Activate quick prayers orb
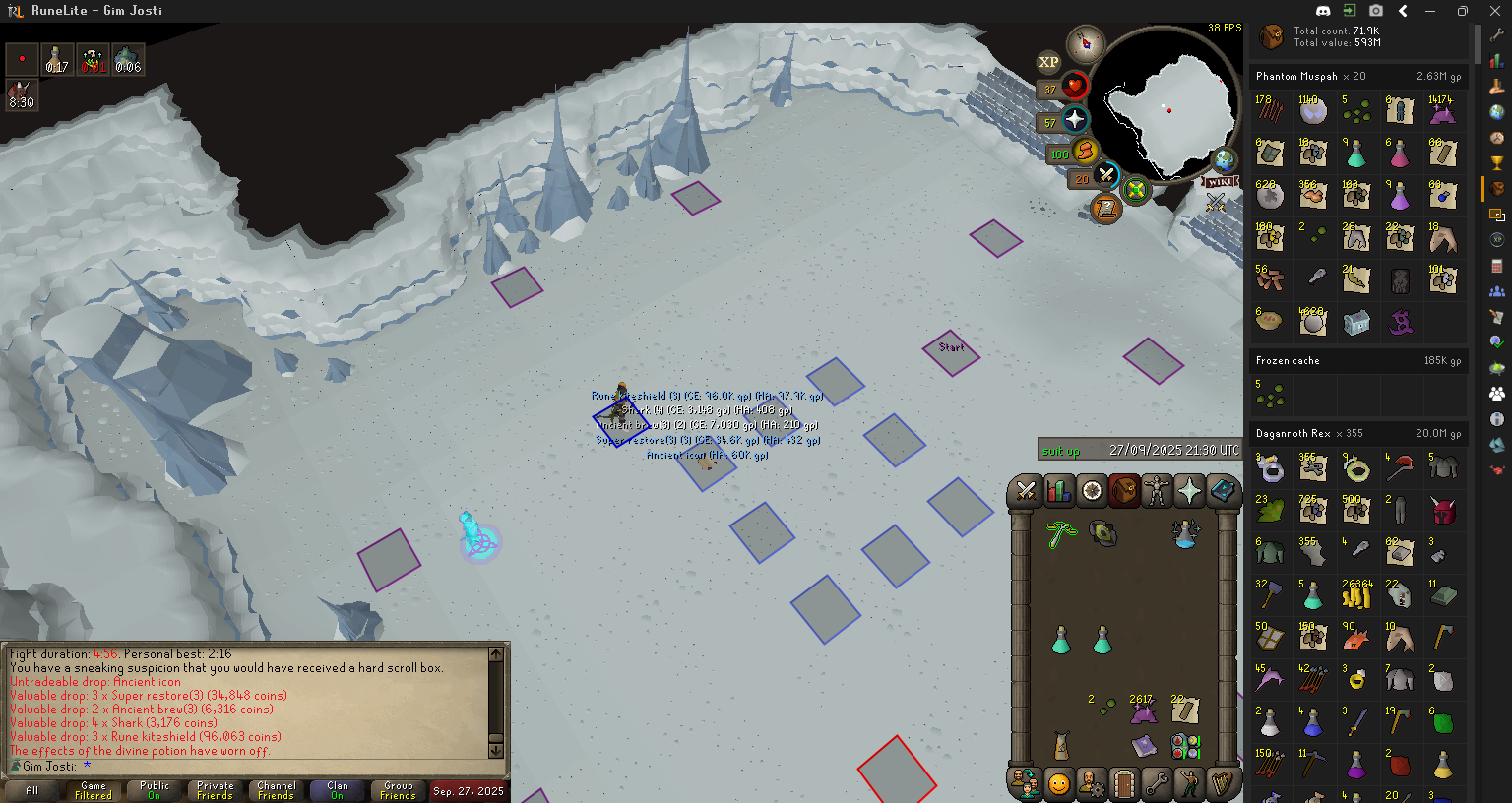The width and height of the screenshot is (1512, 803). [1074, 120]
